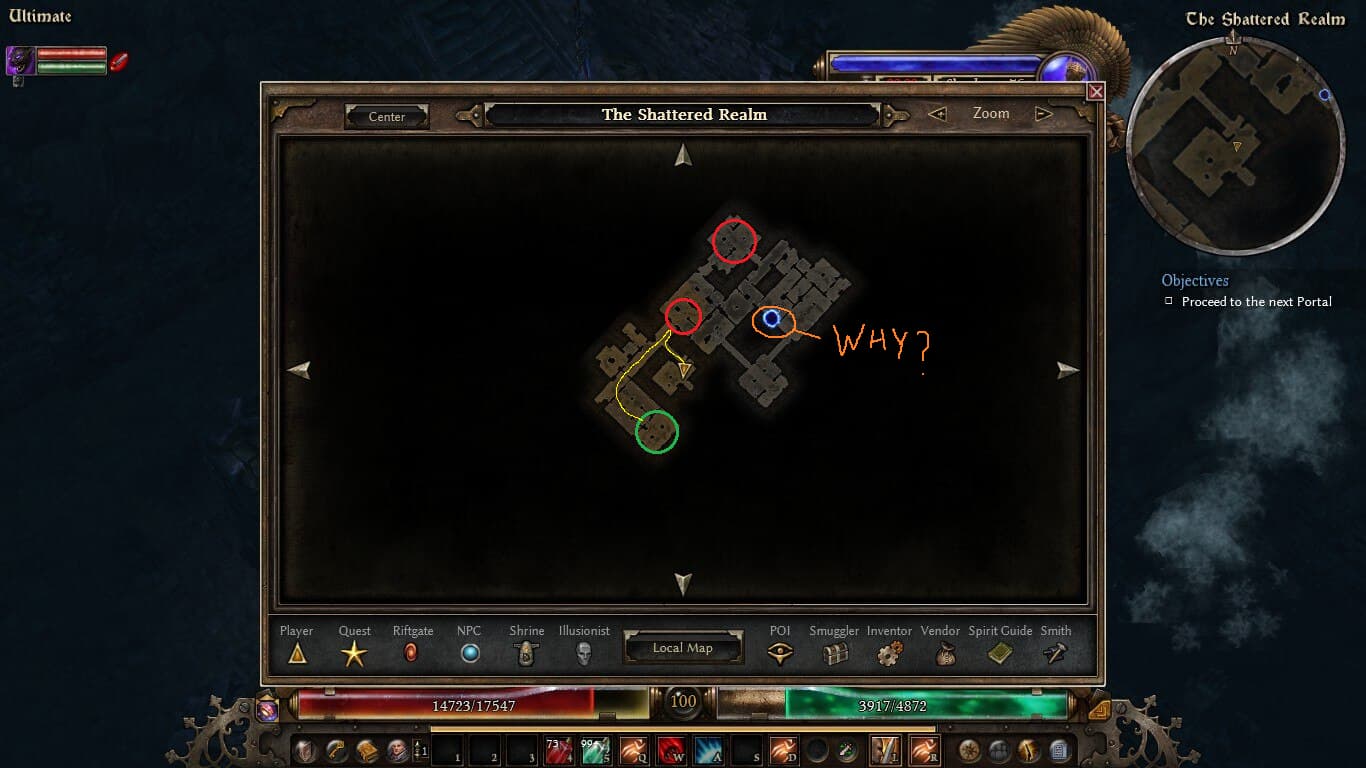Click the player portrait at top left
Viewport: 1366px width, 768px height.
click(21, 61)
